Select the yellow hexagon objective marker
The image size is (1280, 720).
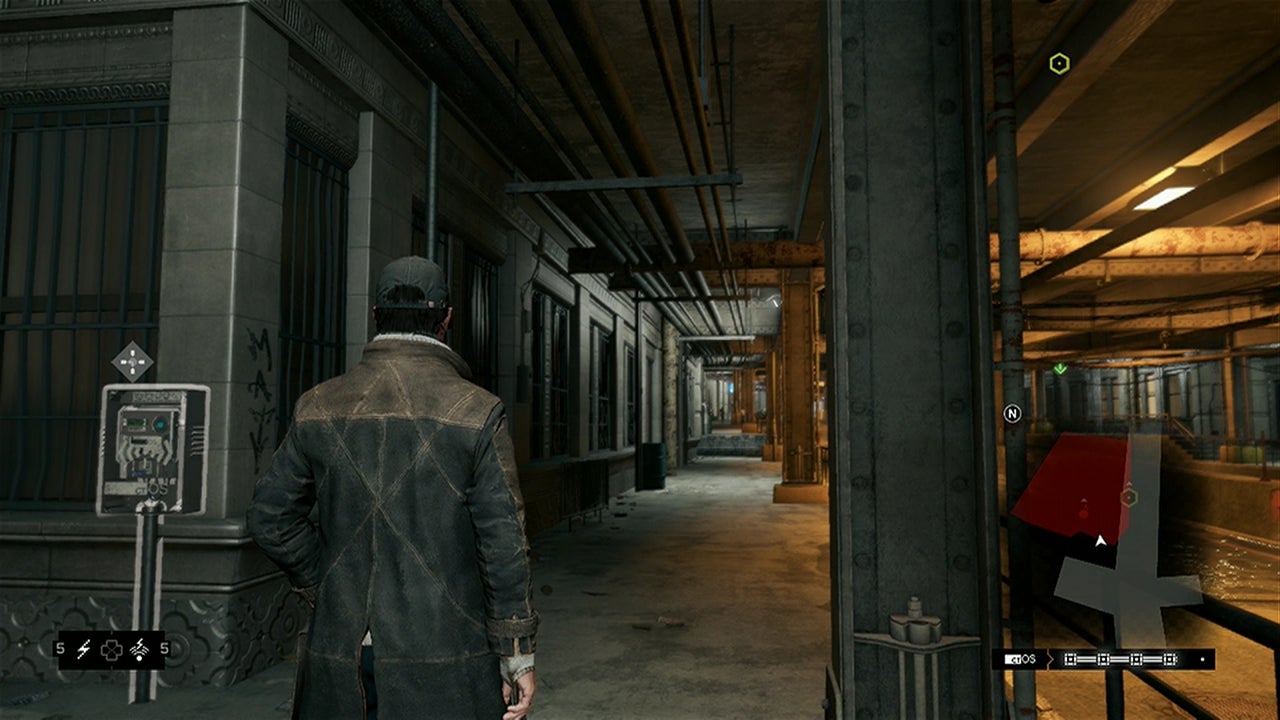1059,65
